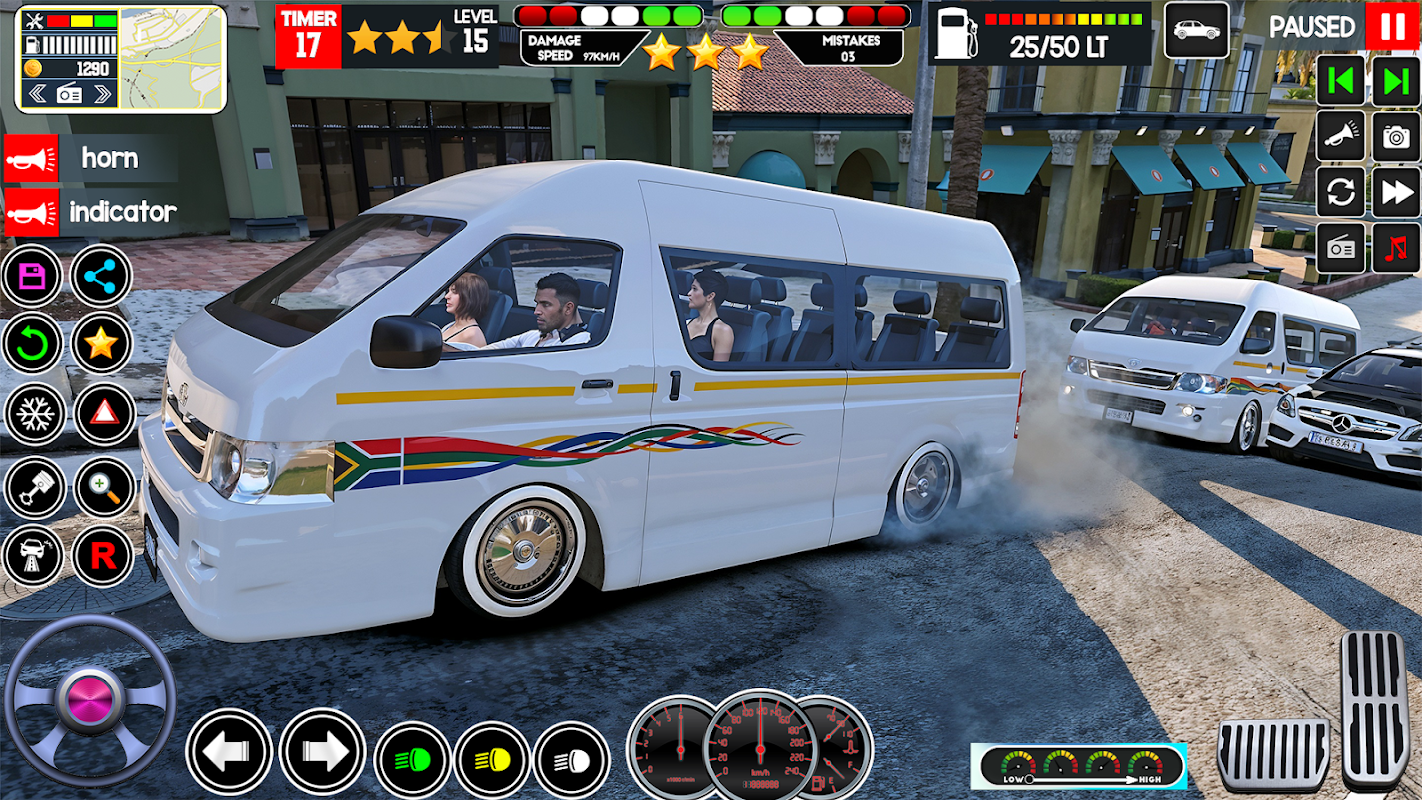Take a screenshot with the camera icon

(x=1396, y=137)
